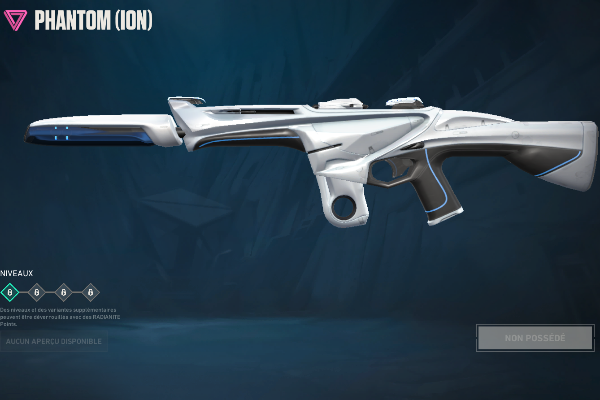This screenshot has width=600, height=400.
Task: Click the "Non possédé" button
Action: 535,338
